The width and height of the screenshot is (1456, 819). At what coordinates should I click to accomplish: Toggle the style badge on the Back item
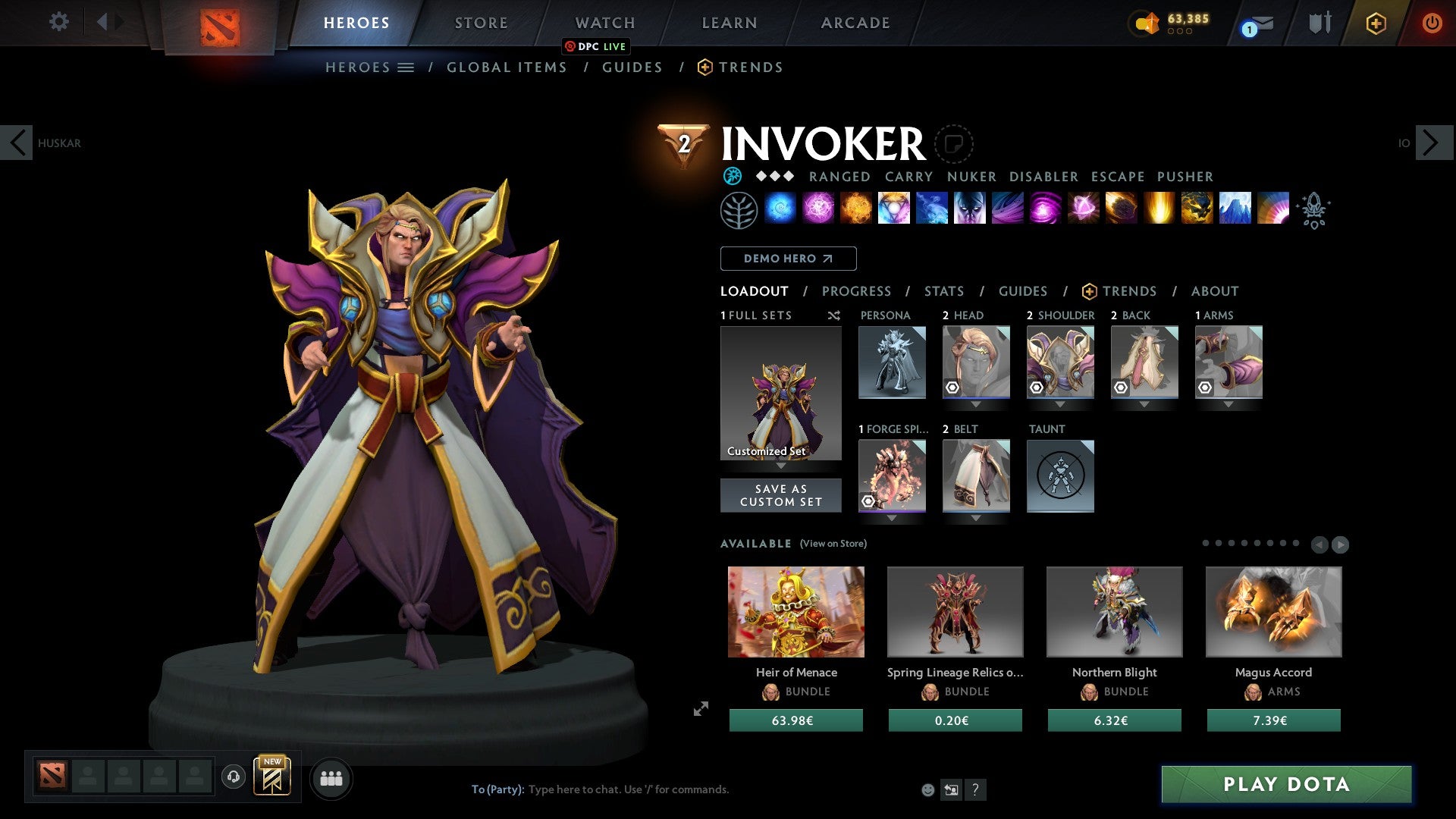(1121, 388)
